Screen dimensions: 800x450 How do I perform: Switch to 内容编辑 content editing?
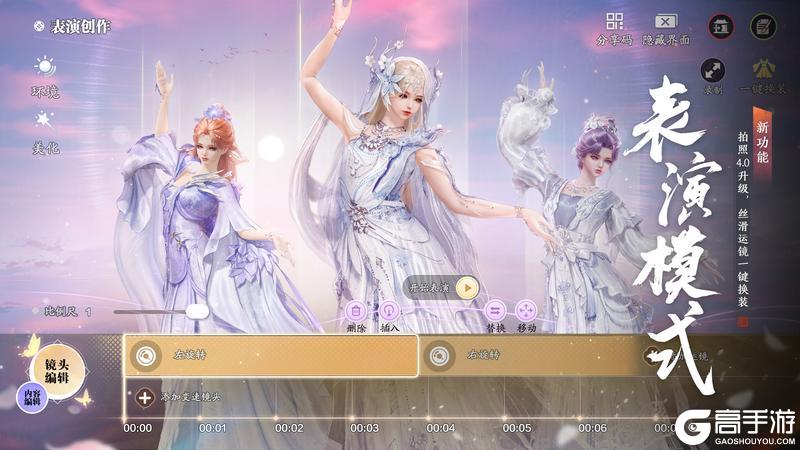coord(33,399)
